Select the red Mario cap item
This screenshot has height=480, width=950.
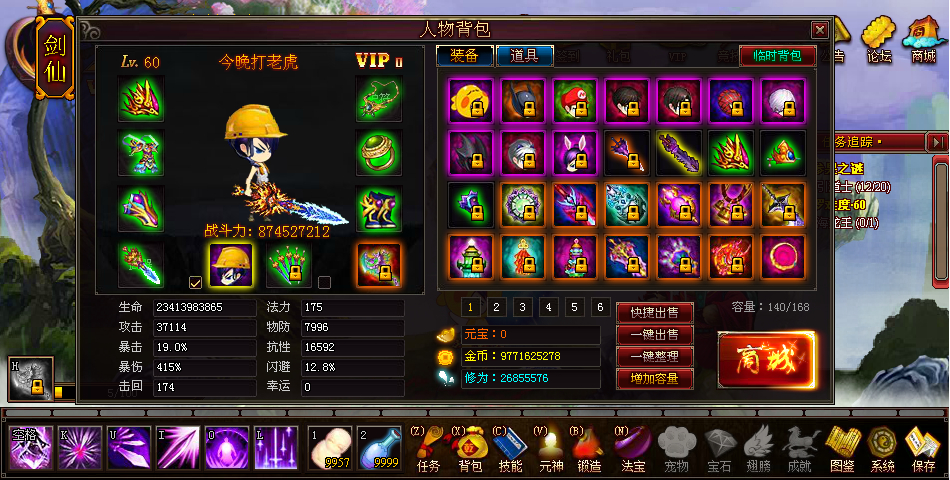coord(573,100)
